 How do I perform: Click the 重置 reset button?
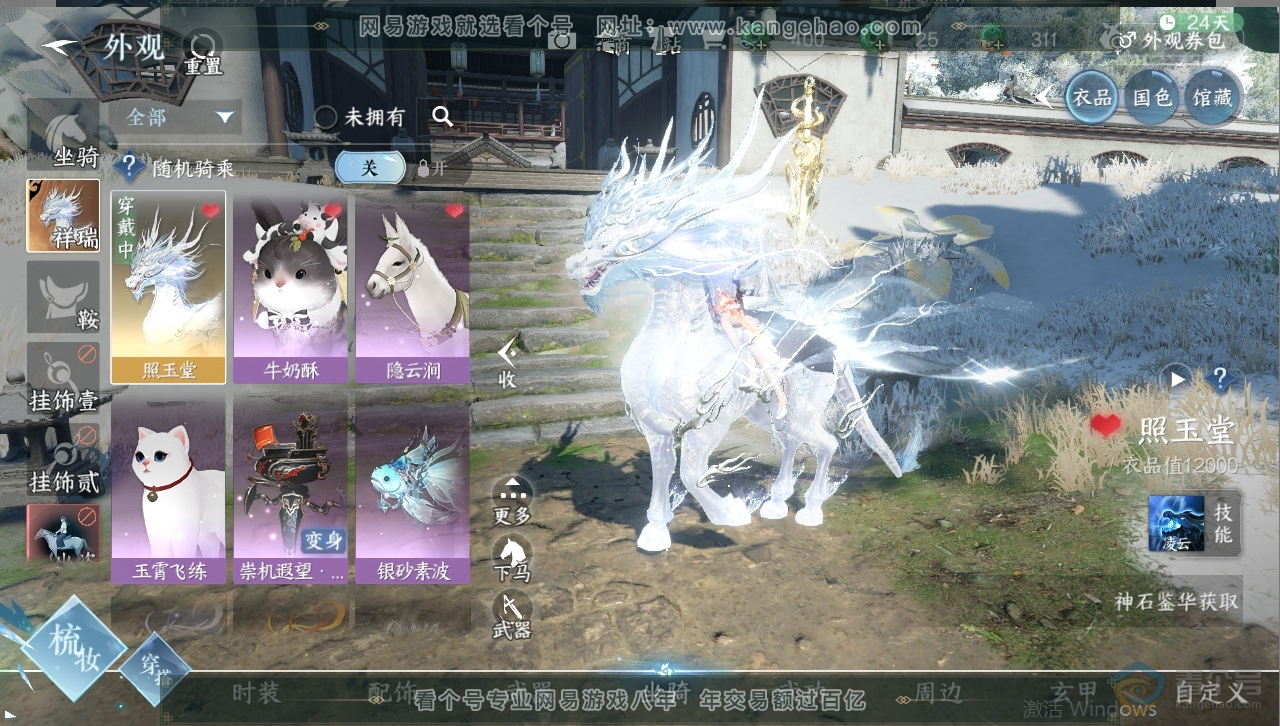pos(203,50)
